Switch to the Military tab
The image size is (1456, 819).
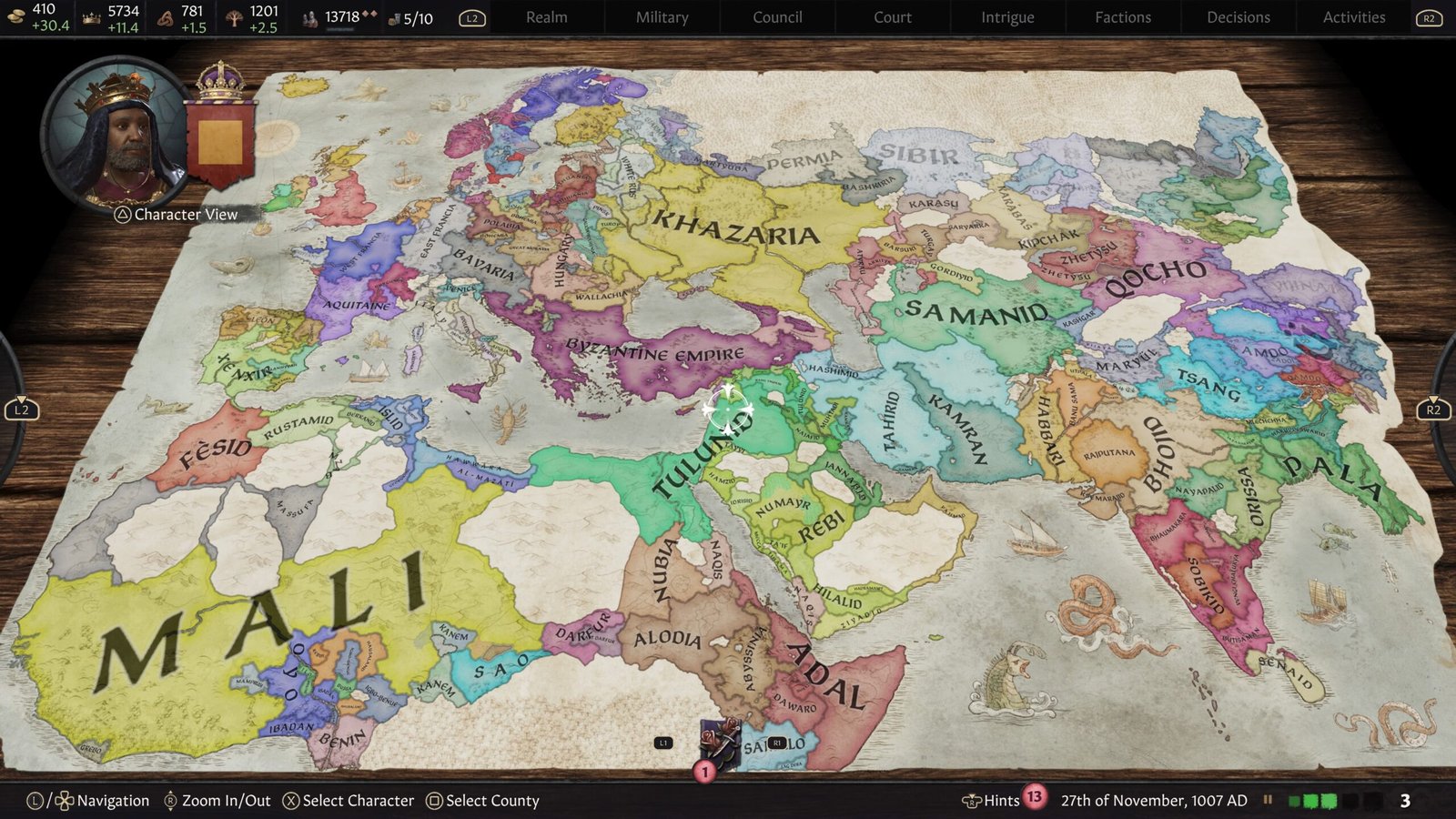coord(662,17)
